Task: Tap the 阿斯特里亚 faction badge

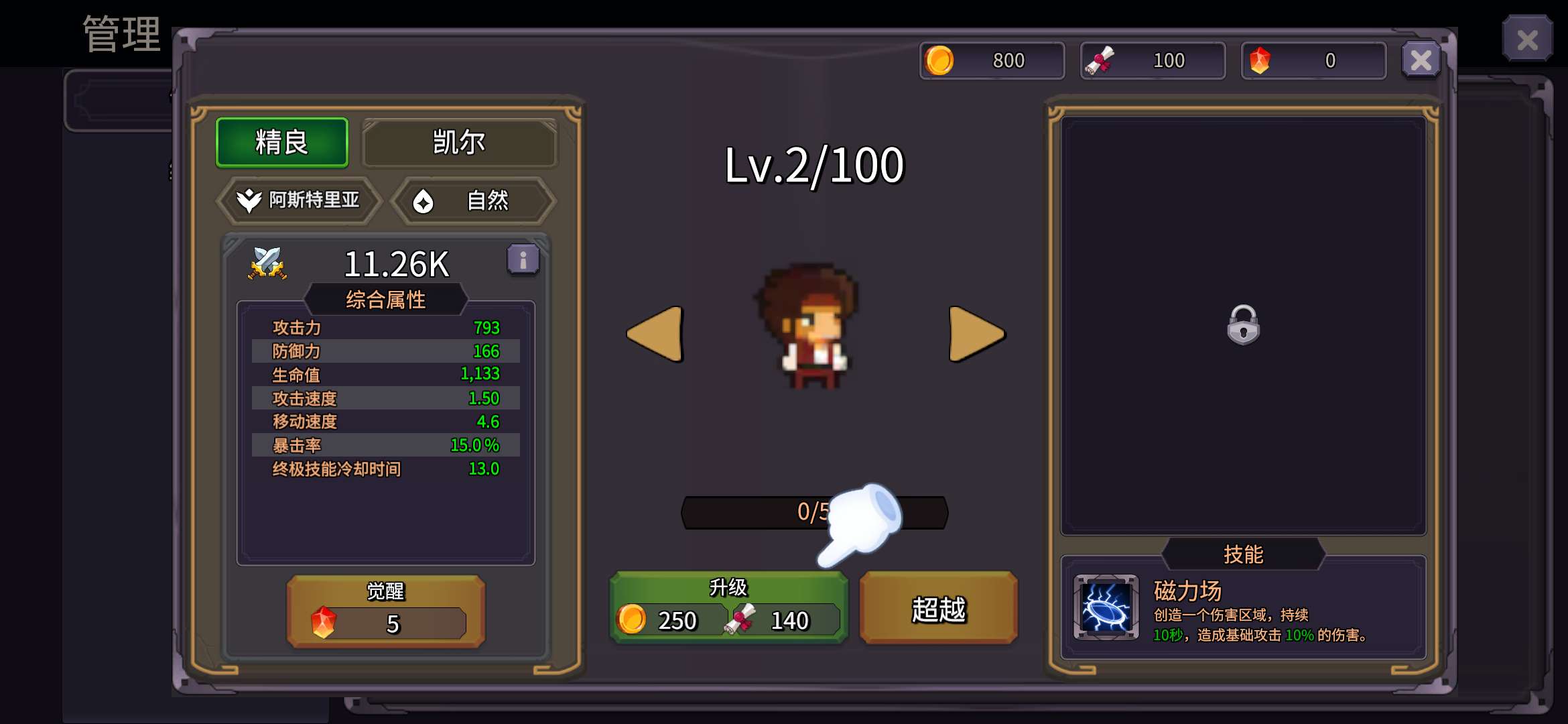Action: click(300, 200)
